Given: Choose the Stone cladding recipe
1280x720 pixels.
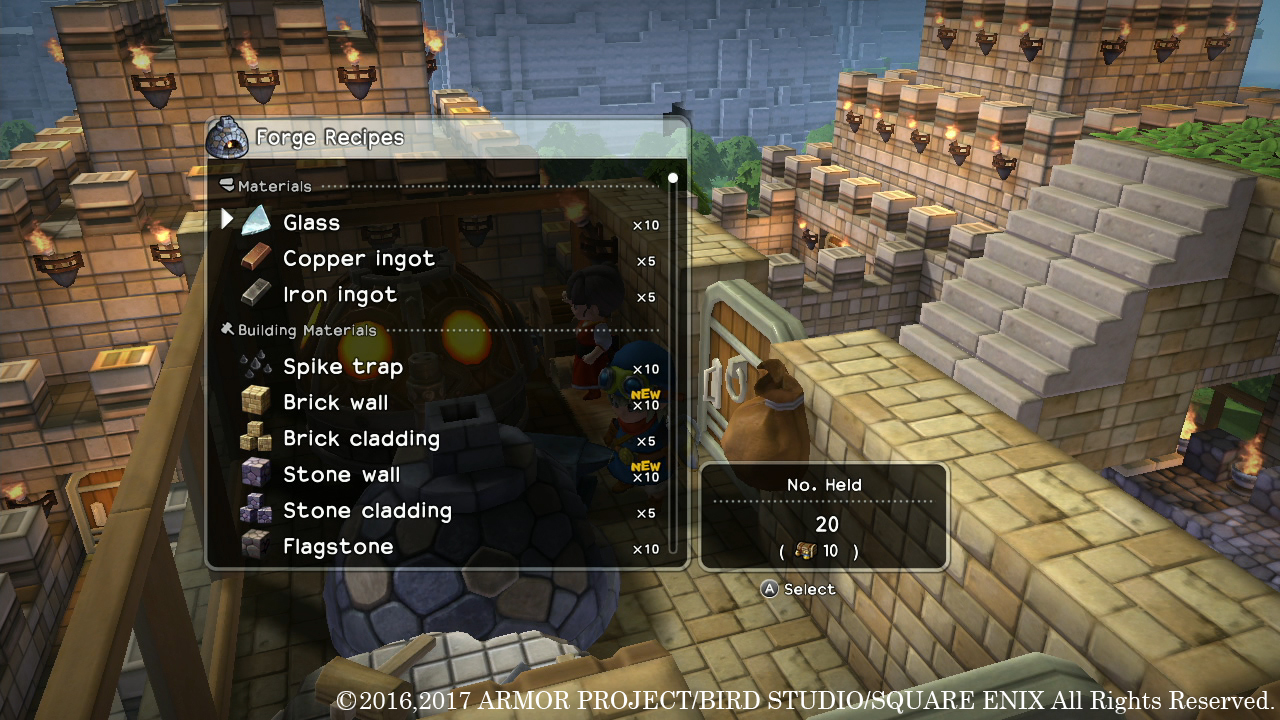Looking at the screenshot, I should (367, 511).
